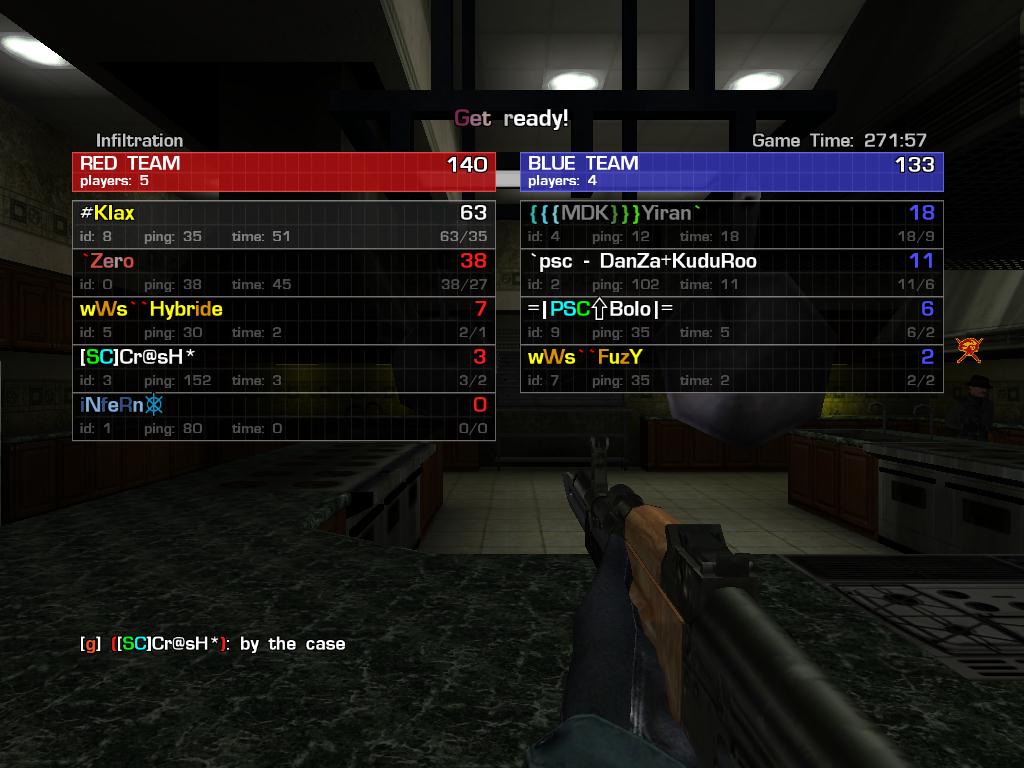Click the RED TEAM header bar
The height and width of the screenshot is (768, 1024).
[x=283, y=171]
